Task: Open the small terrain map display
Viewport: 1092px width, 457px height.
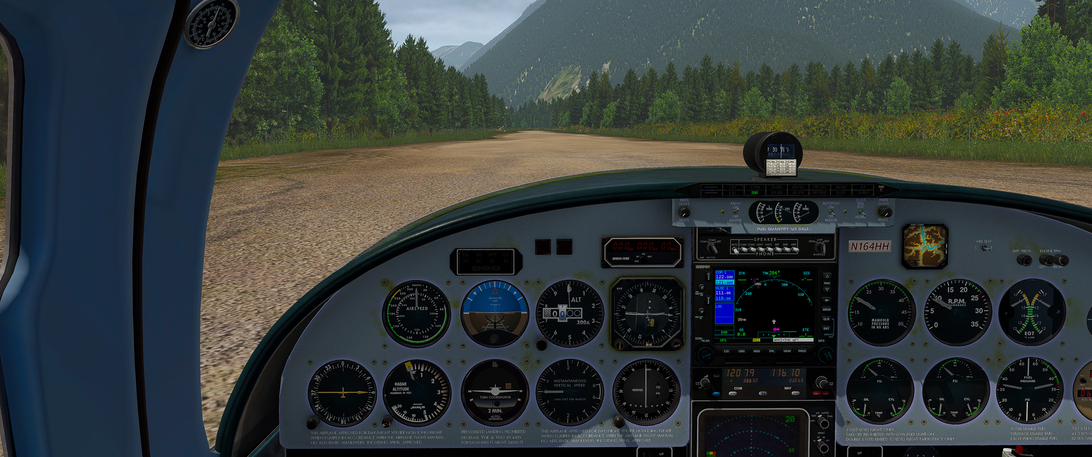Action: click(924, 246)
